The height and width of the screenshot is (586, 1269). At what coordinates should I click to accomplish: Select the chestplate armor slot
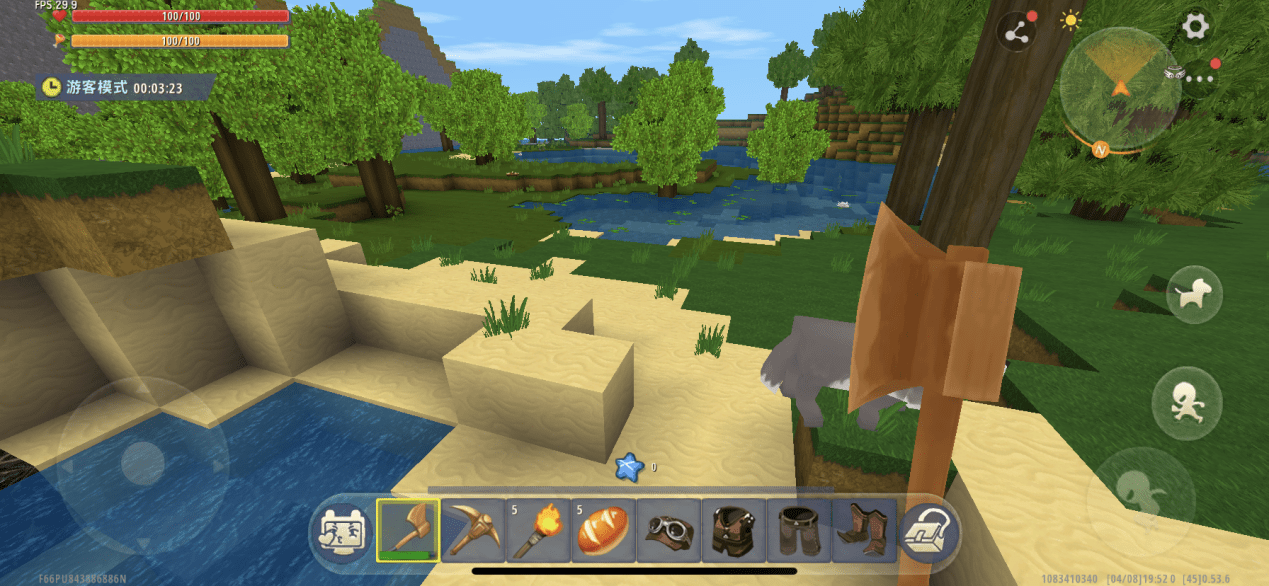732,529
